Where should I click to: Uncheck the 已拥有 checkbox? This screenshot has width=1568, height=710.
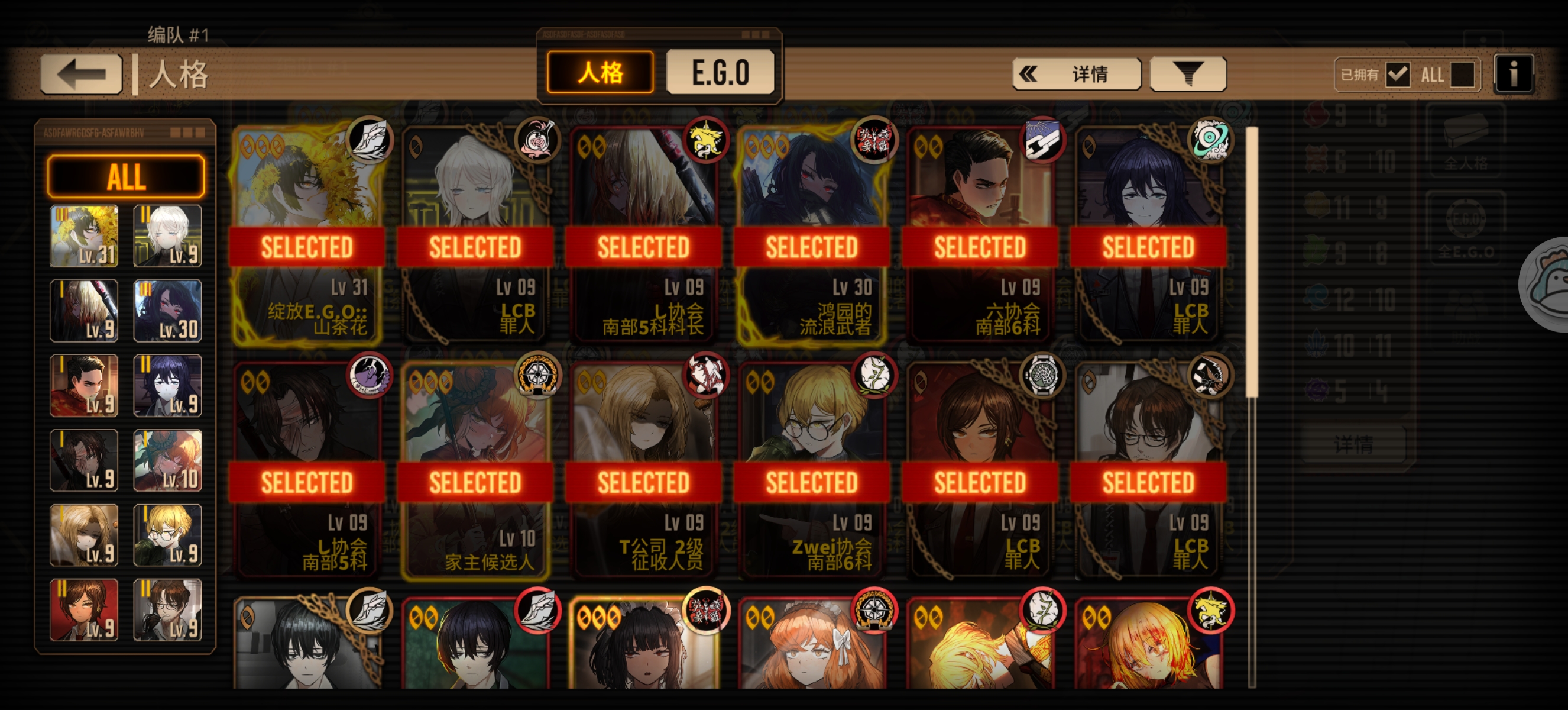click(x=1398, y=75)
